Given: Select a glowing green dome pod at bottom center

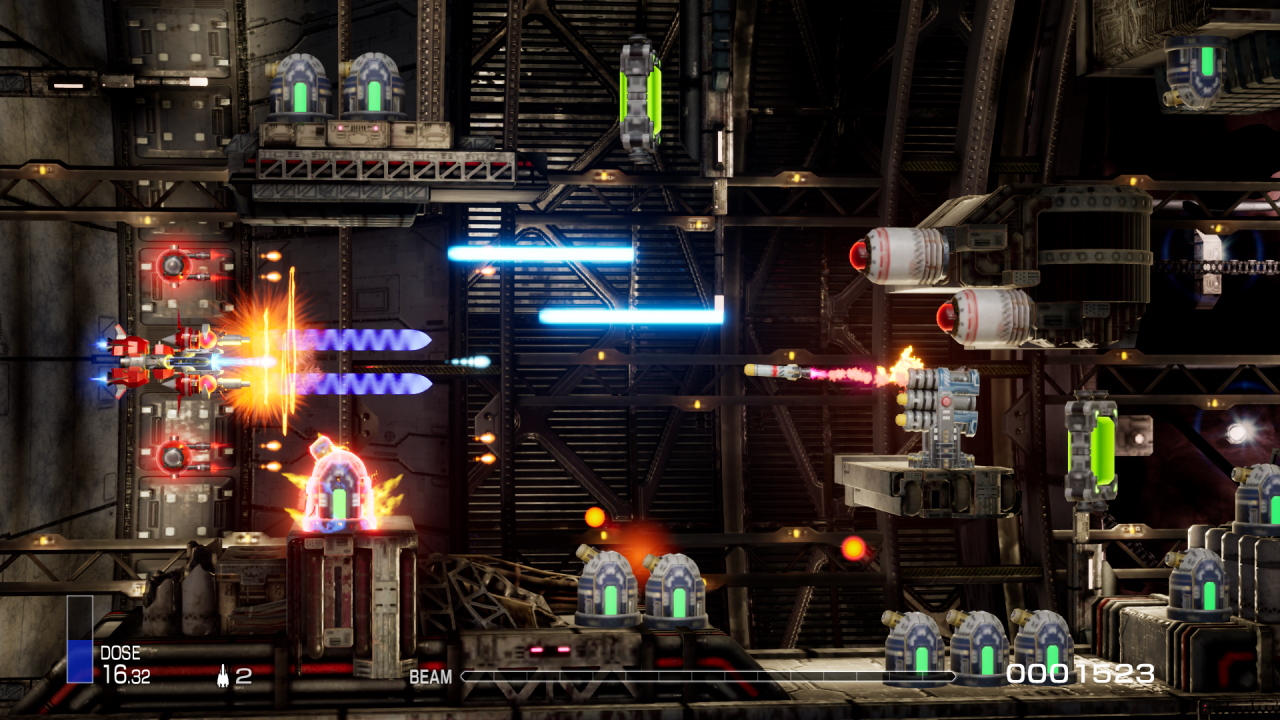Looking at the screenshot, I should tap(608, 600).
